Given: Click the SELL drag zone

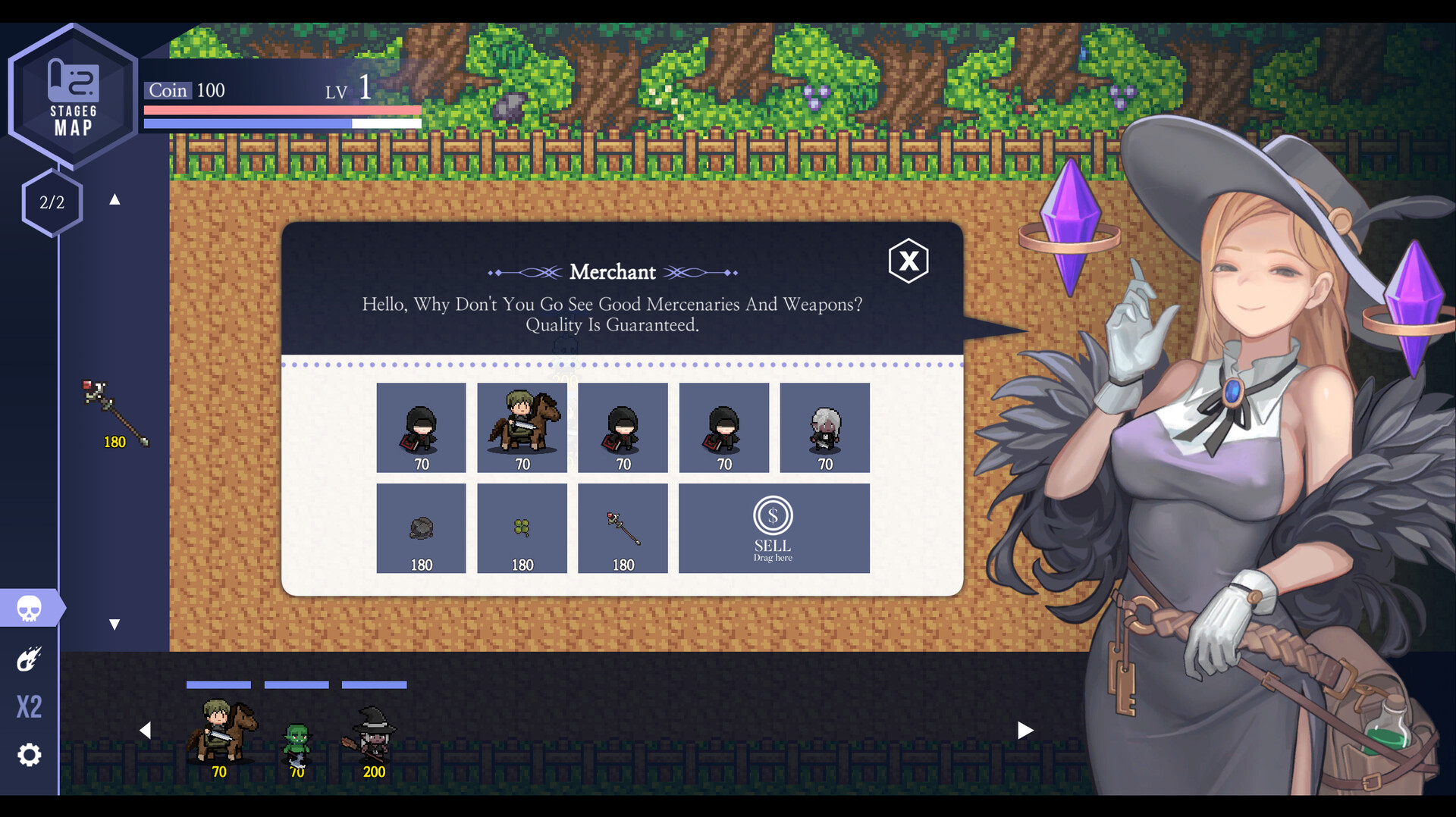Looking at the screenshot, I should [x=773, y=528].
